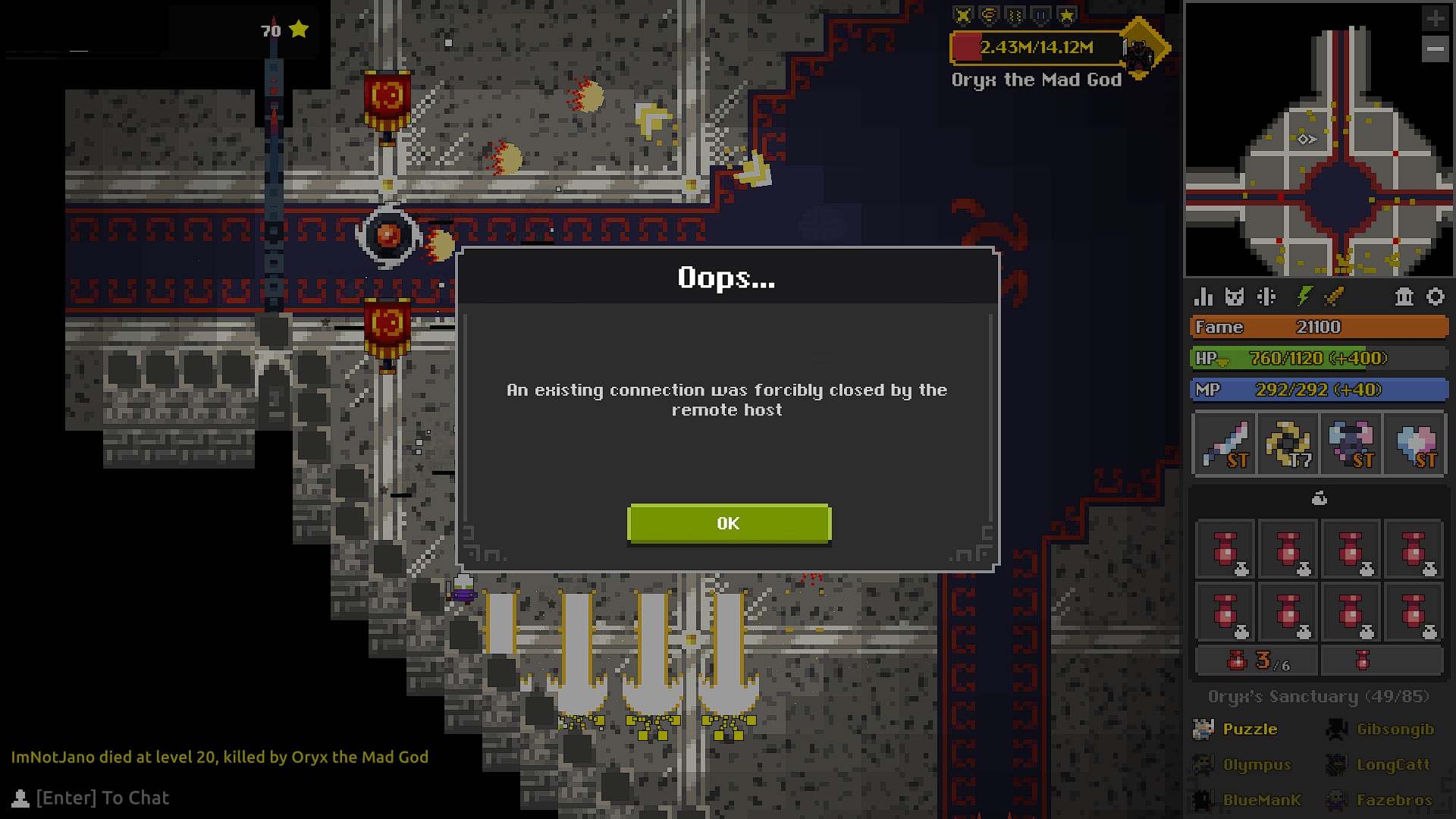The width and height of the screenshot is (1456, 819).
Task: Toggle the stats bar-chart display
Action: [1203, 297]
